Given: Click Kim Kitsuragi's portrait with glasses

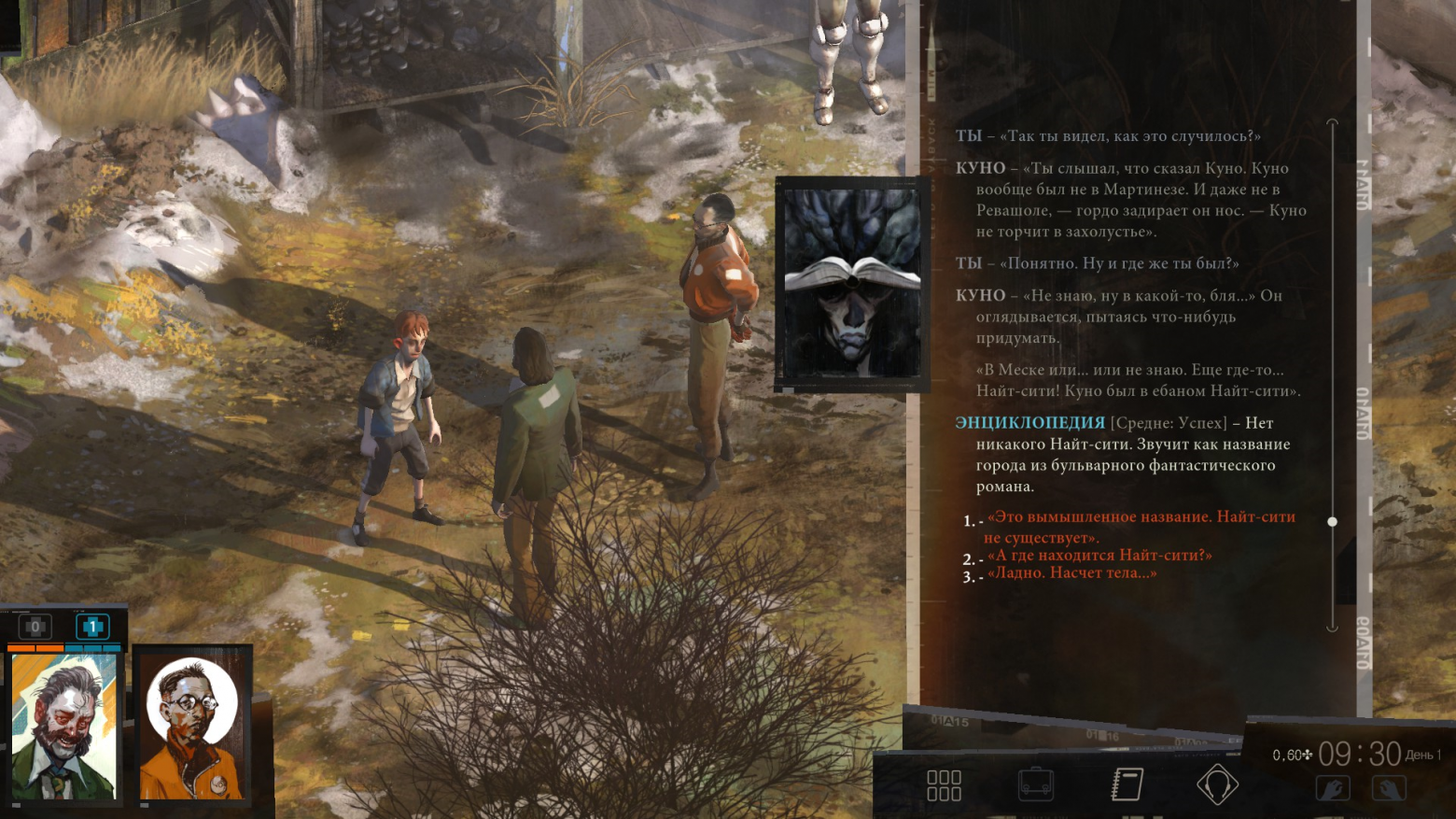Looking at the screenshot, I should (x=192, y=727).
